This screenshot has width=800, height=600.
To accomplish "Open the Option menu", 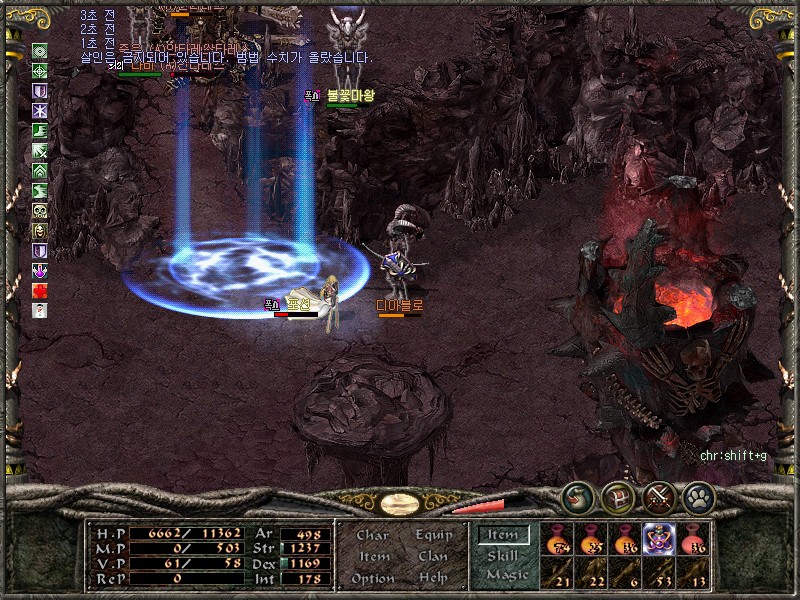I will click(x=372, y=578).
